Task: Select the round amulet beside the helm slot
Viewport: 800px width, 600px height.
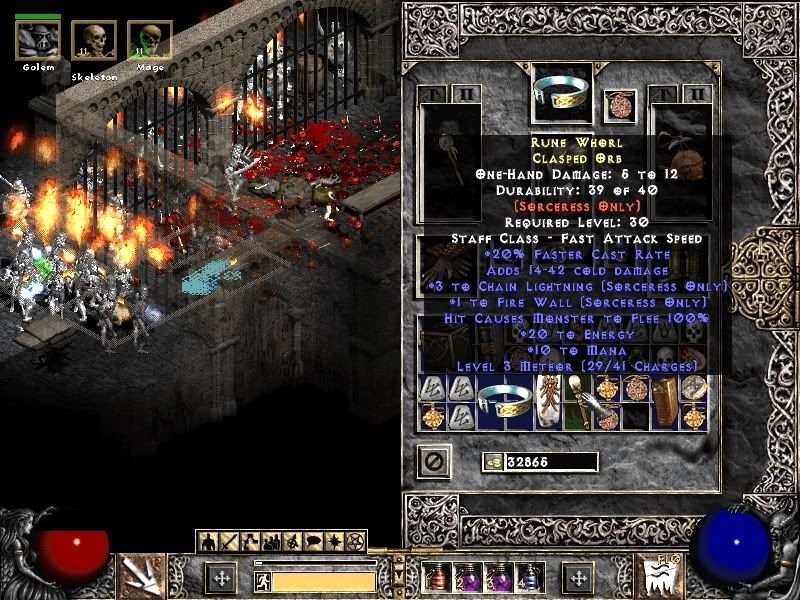Action: [x=619, y=103]
